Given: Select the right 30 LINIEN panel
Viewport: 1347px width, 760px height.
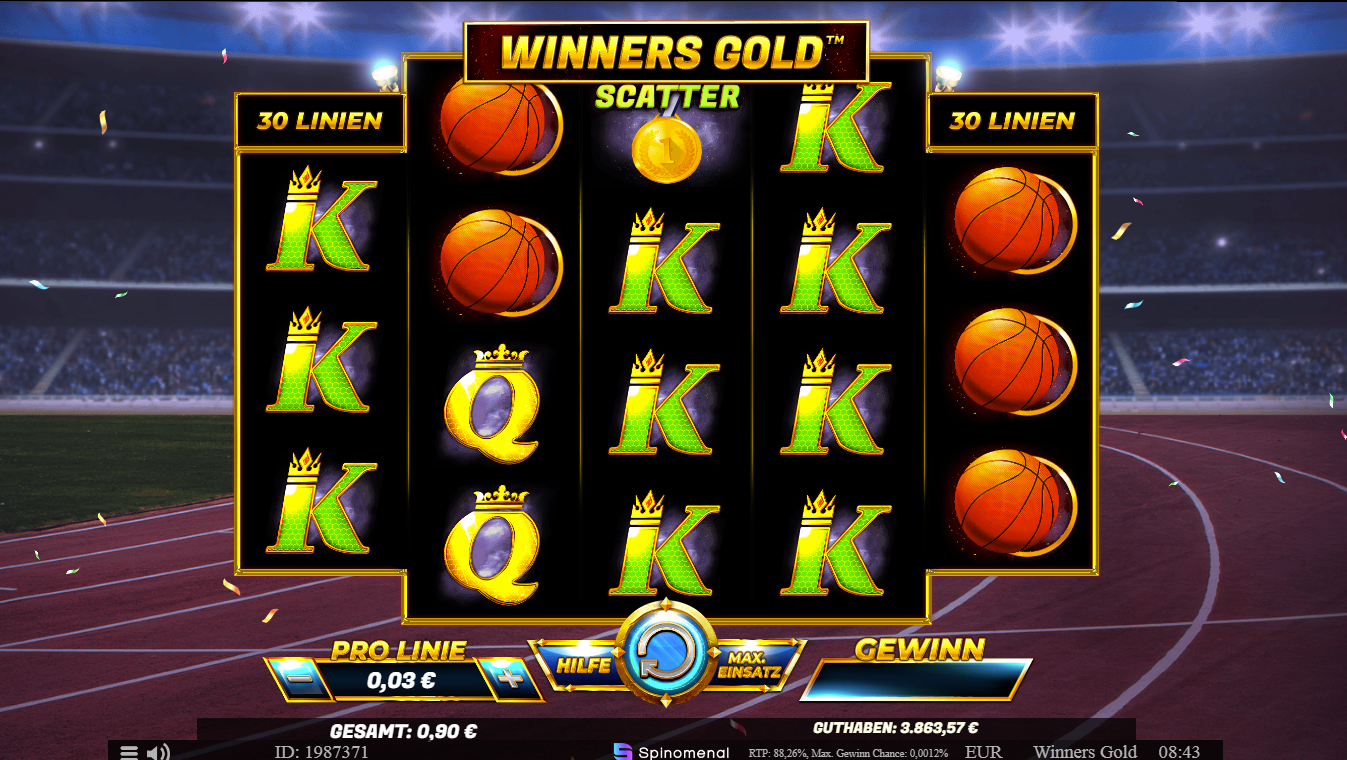Looking at the screenshot, I should pyautogui.click(x=1013, y=121).
